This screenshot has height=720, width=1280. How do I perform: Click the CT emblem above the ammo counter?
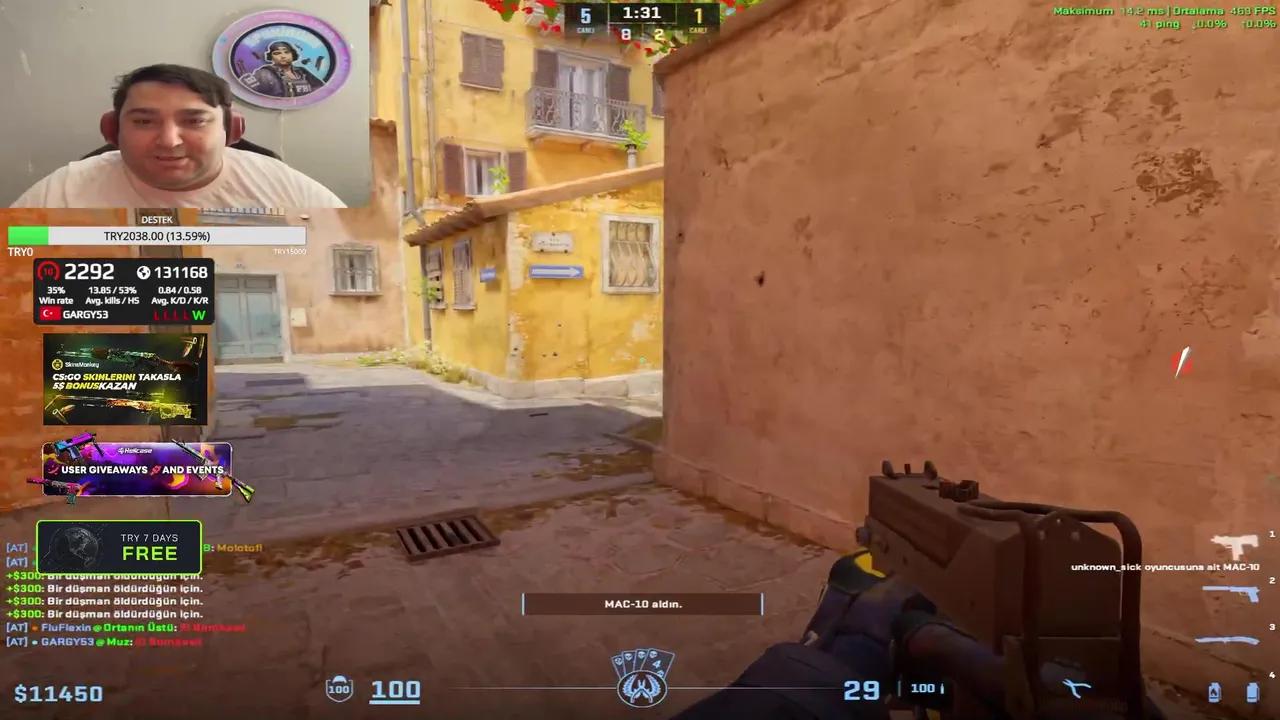[x=643, y=687]
